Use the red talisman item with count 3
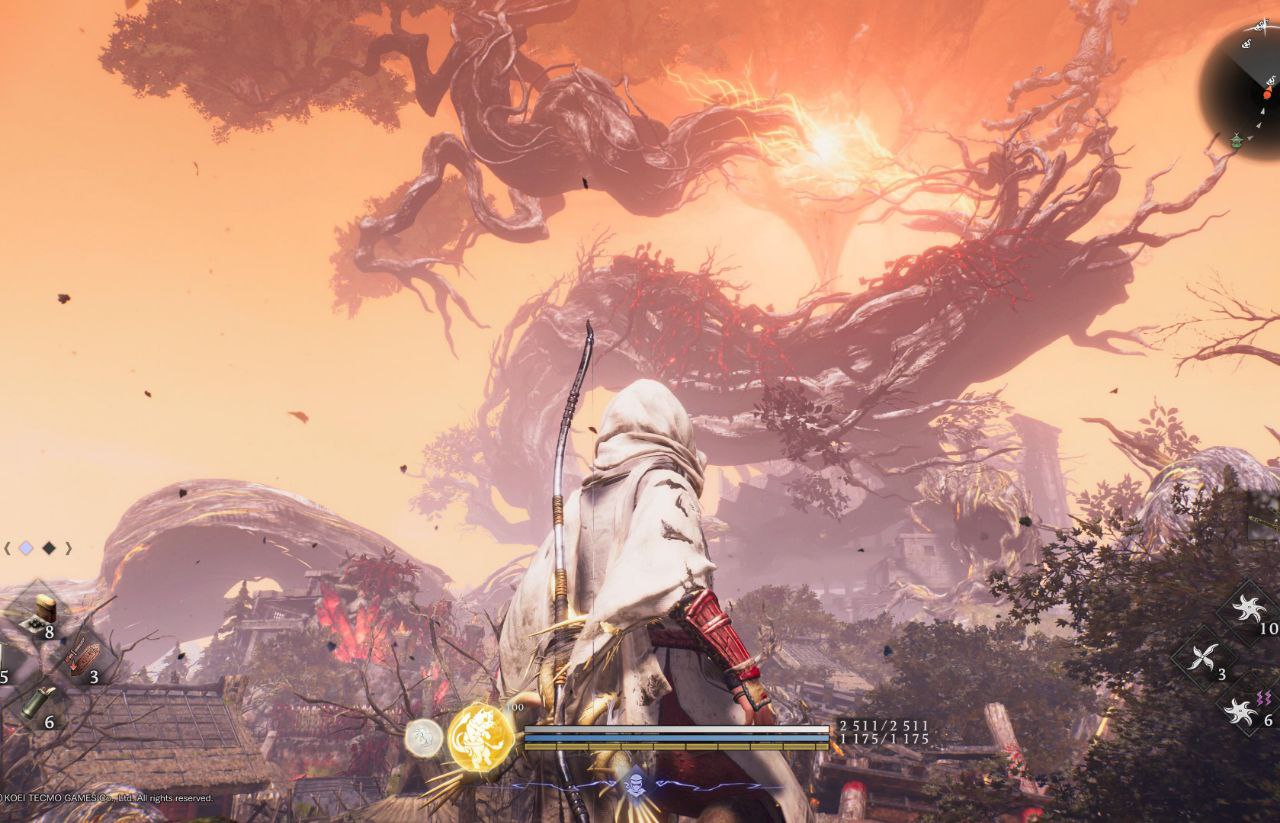Image resolution: width=1280 pixels, height=823 pixels. coord(84,657)
